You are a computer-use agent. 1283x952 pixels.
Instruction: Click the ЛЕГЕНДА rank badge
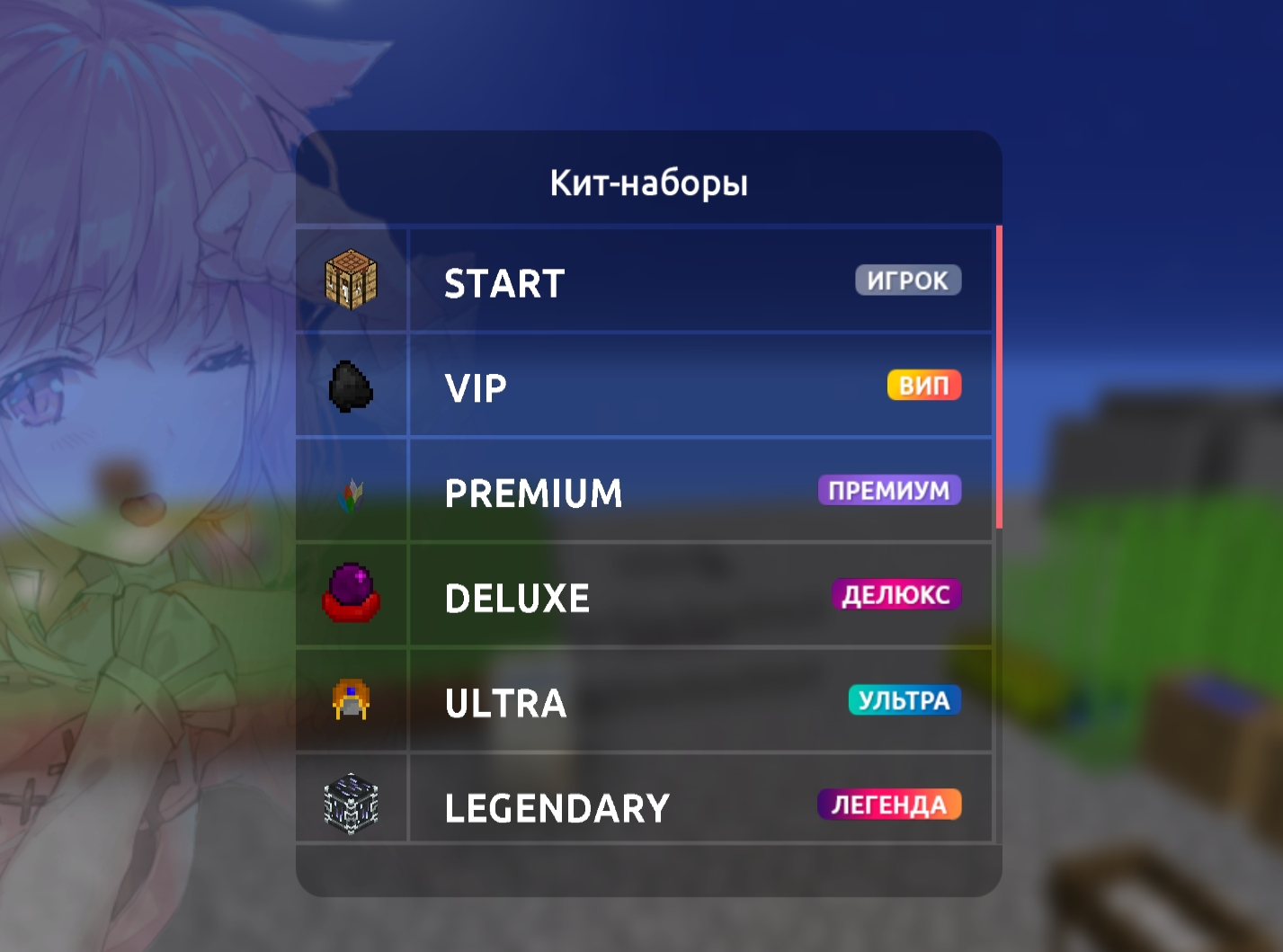(x=888, y=805)
